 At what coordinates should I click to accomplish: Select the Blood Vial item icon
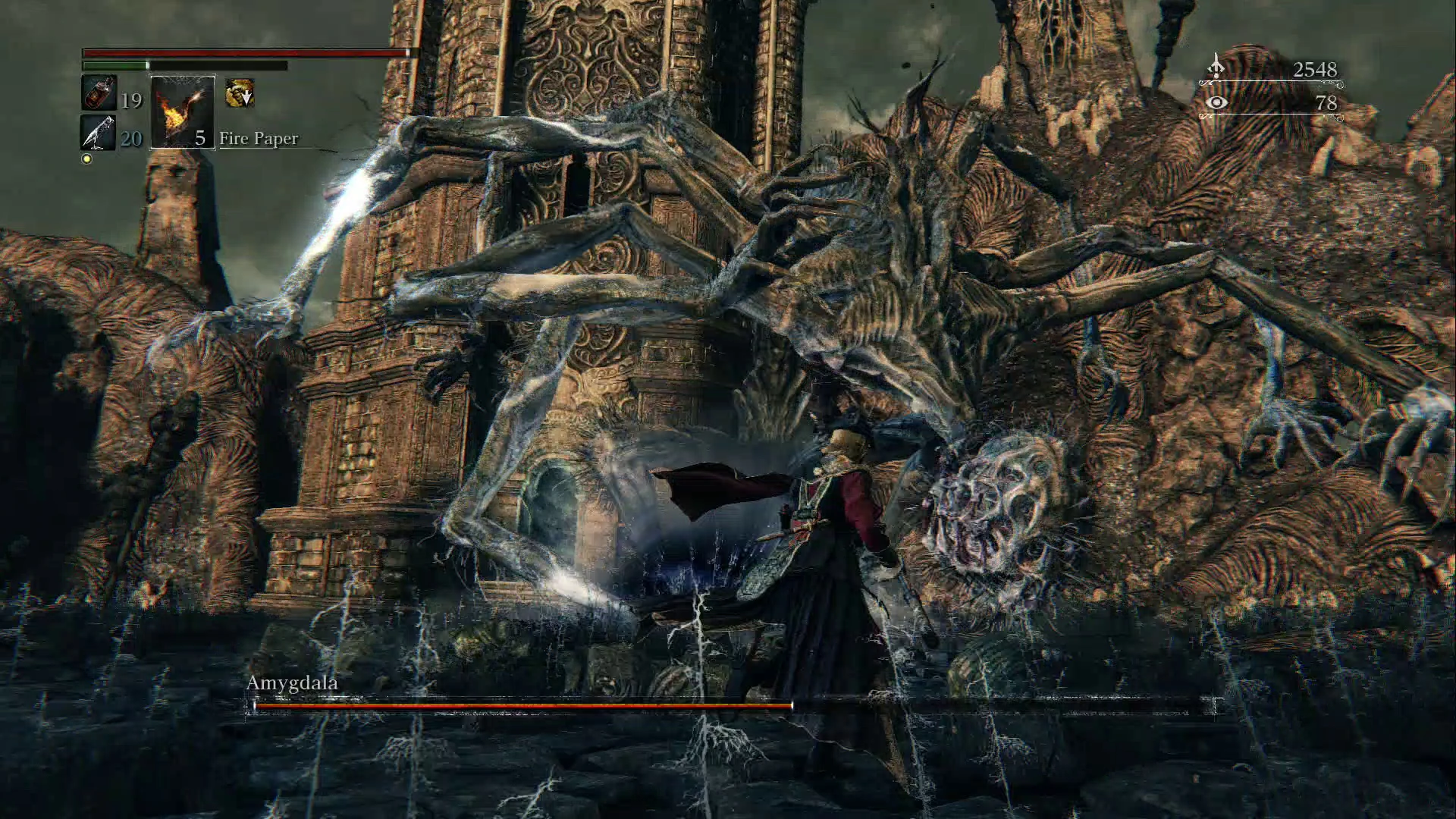pyautogui.click(x=99, y=93)
